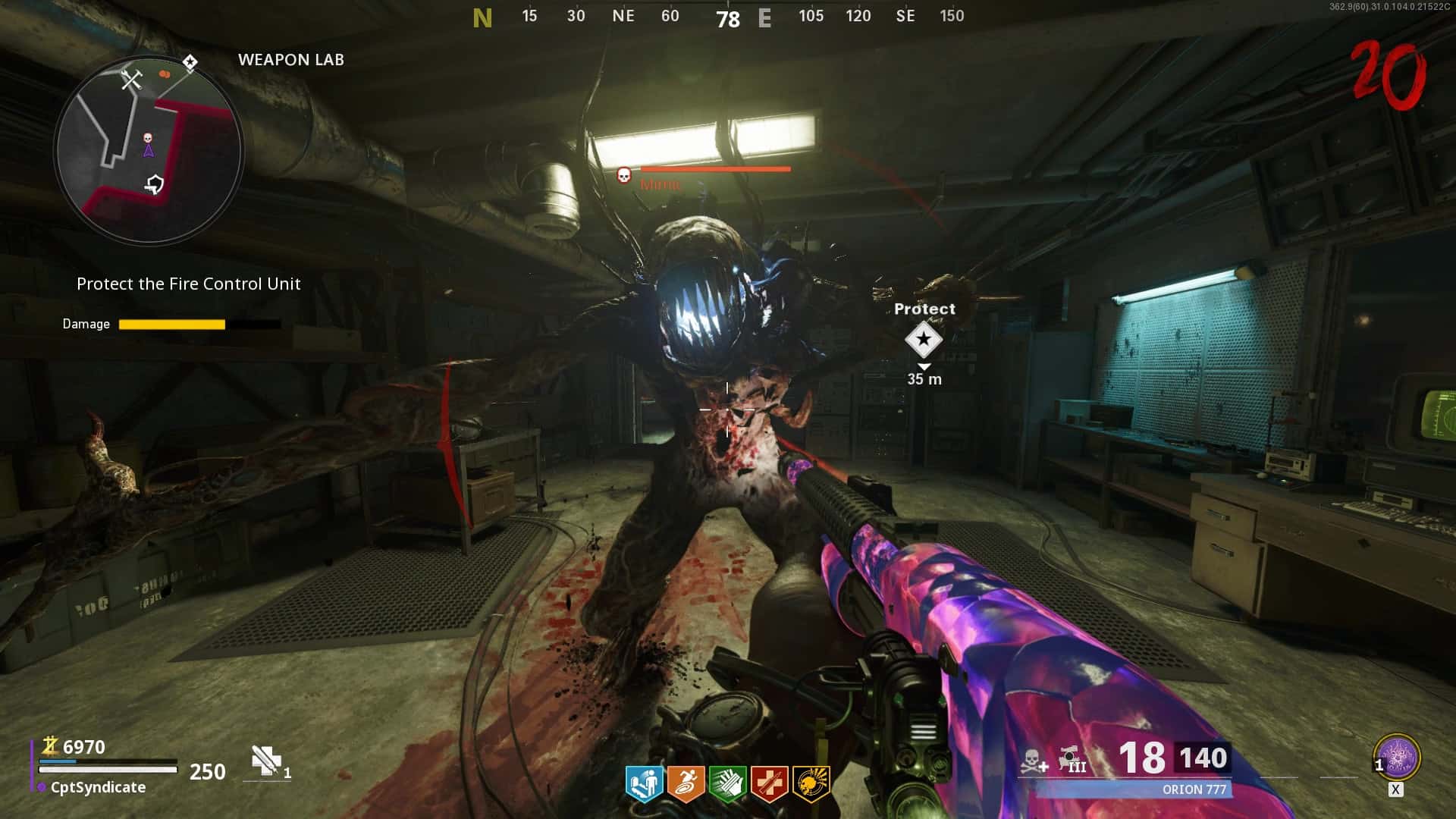Click the Pack-a-Punch tier III icon
Screen dimensions: 1456x819
pos(1072,759)
